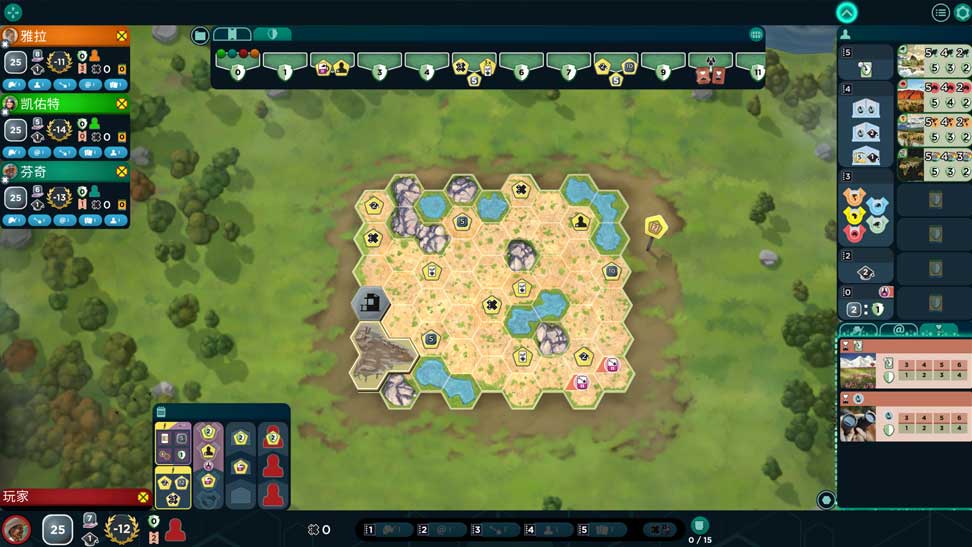Select player 芬奇's teal name banner
972x547 pixels.
[60, 172]
